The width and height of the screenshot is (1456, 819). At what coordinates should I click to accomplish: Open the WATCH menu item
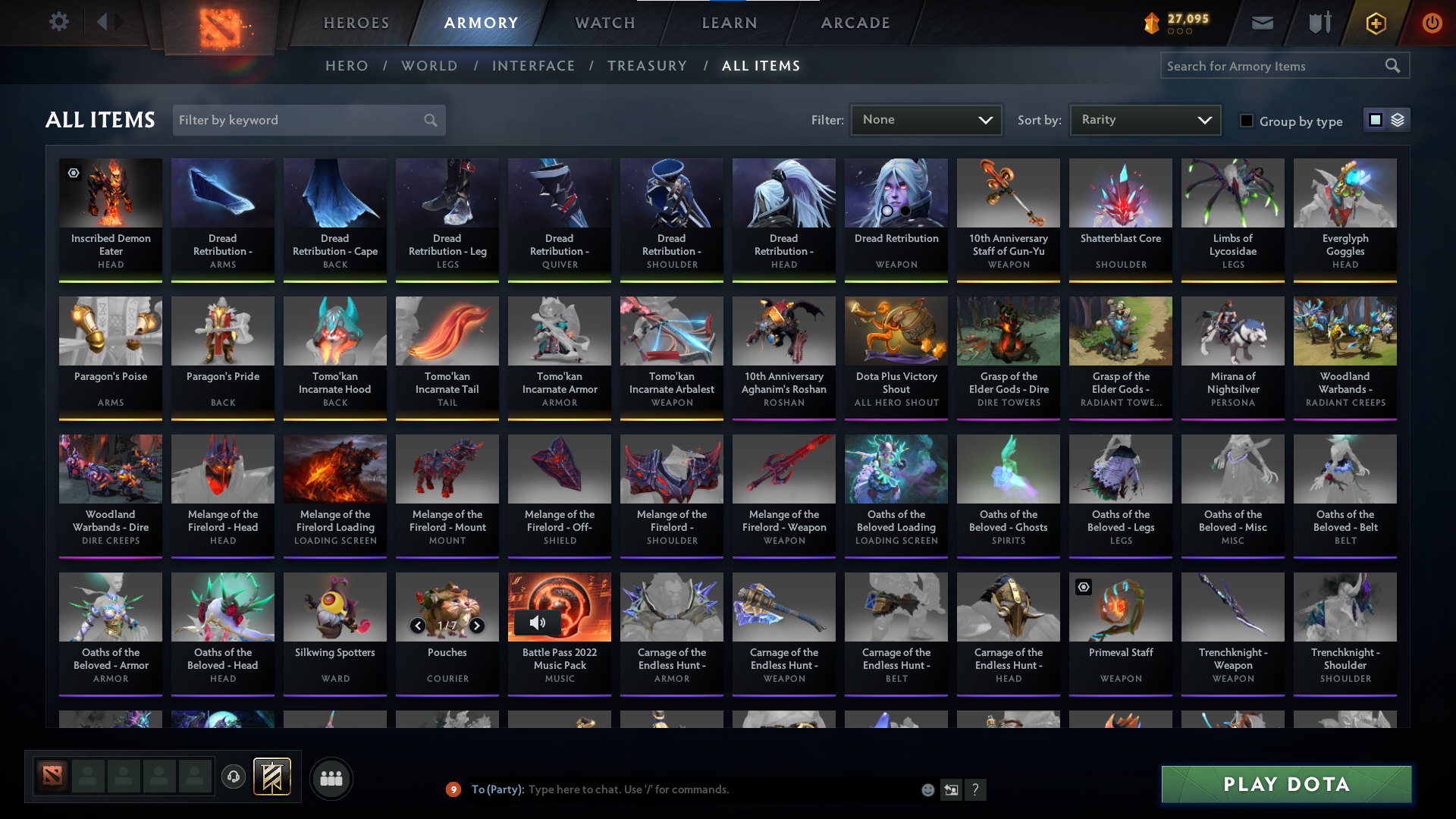[x=604, y=23]
